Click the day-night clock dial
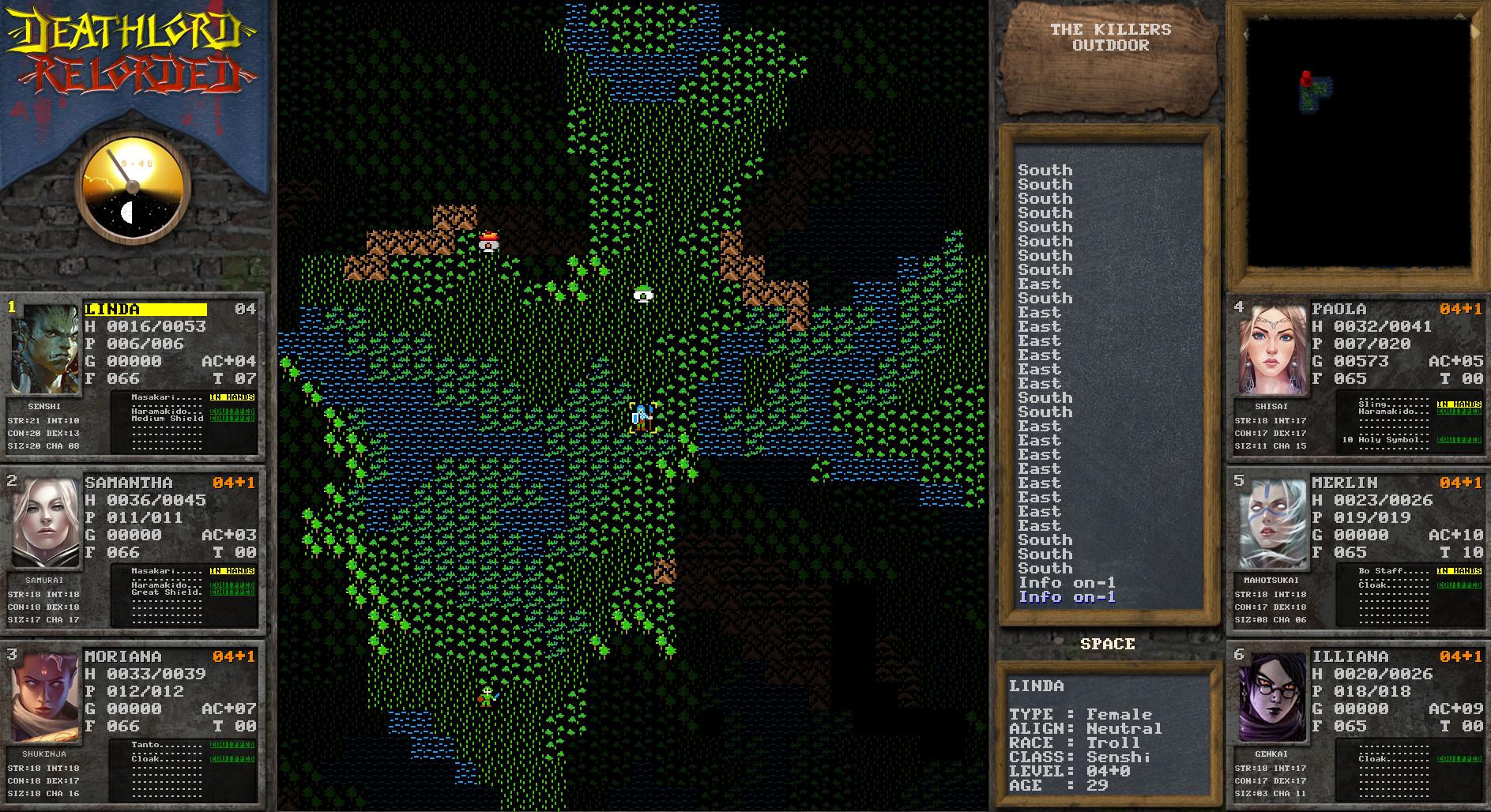The width and height of the screenshot is (1491, 812). click(x=133, y=189)
